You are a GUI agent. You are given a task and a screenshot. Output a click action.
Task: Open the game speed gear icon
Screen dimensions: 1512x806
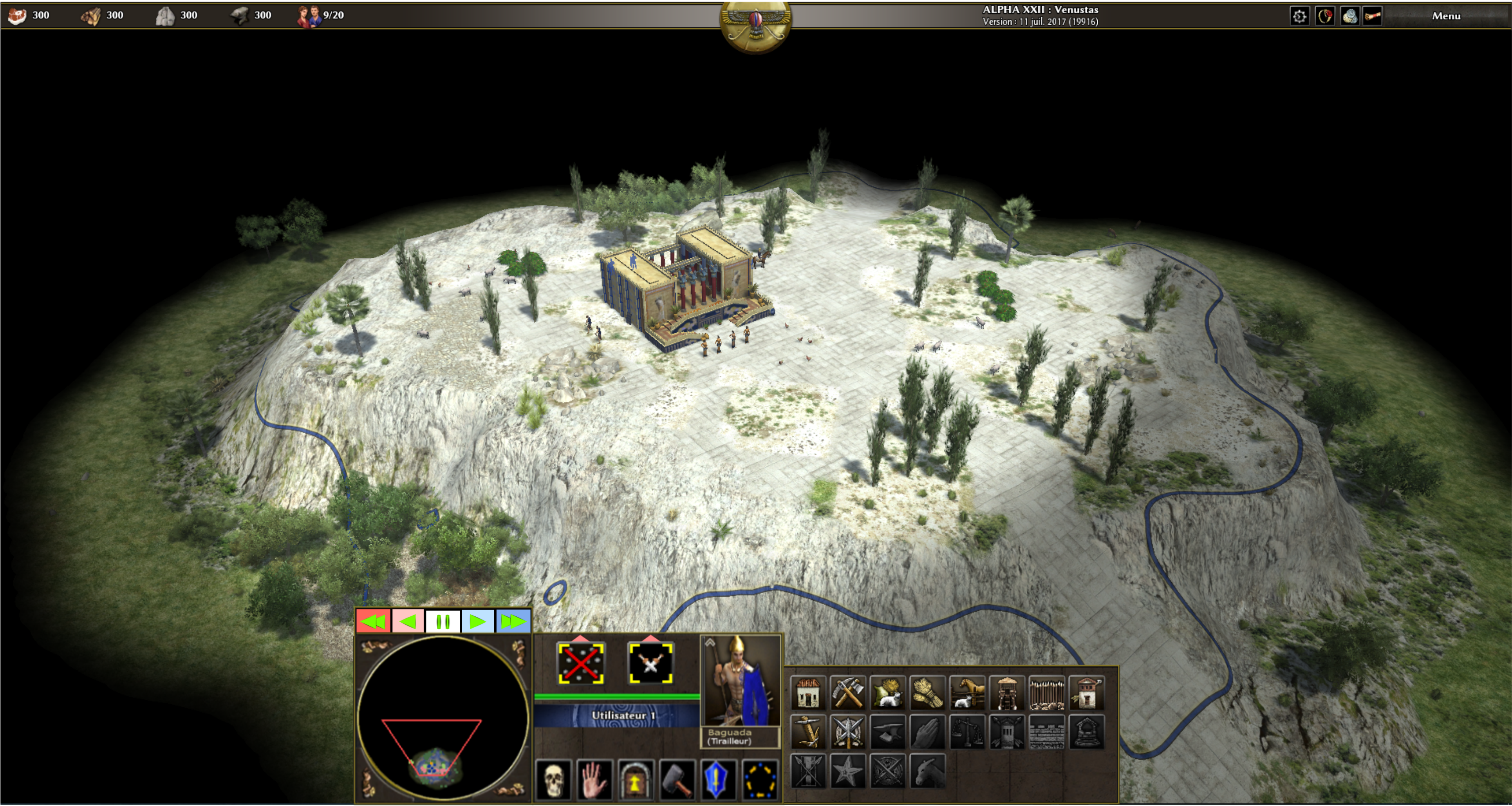pos(1299,16)
